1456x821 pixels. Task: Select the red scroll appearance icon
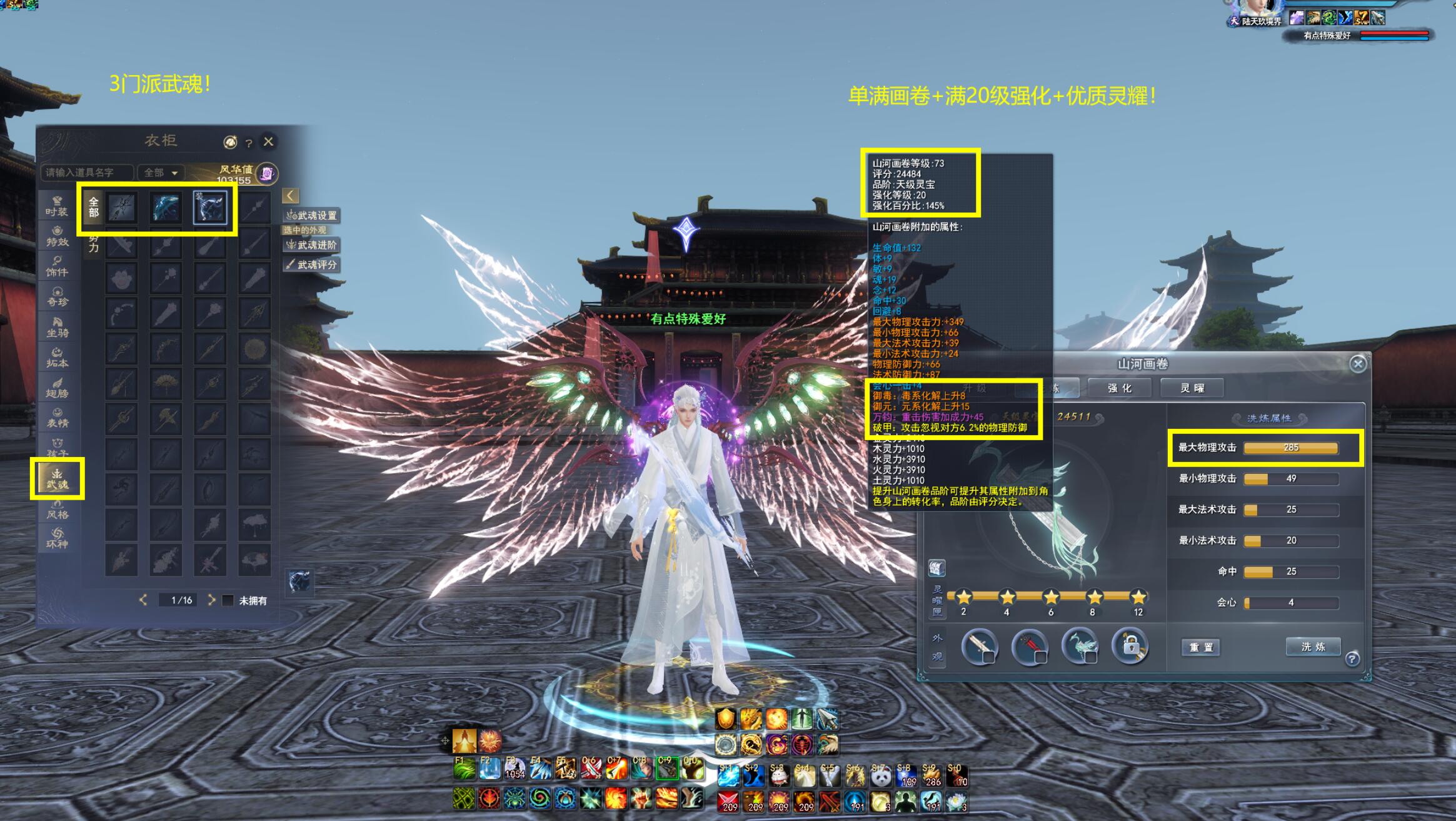1029,646
